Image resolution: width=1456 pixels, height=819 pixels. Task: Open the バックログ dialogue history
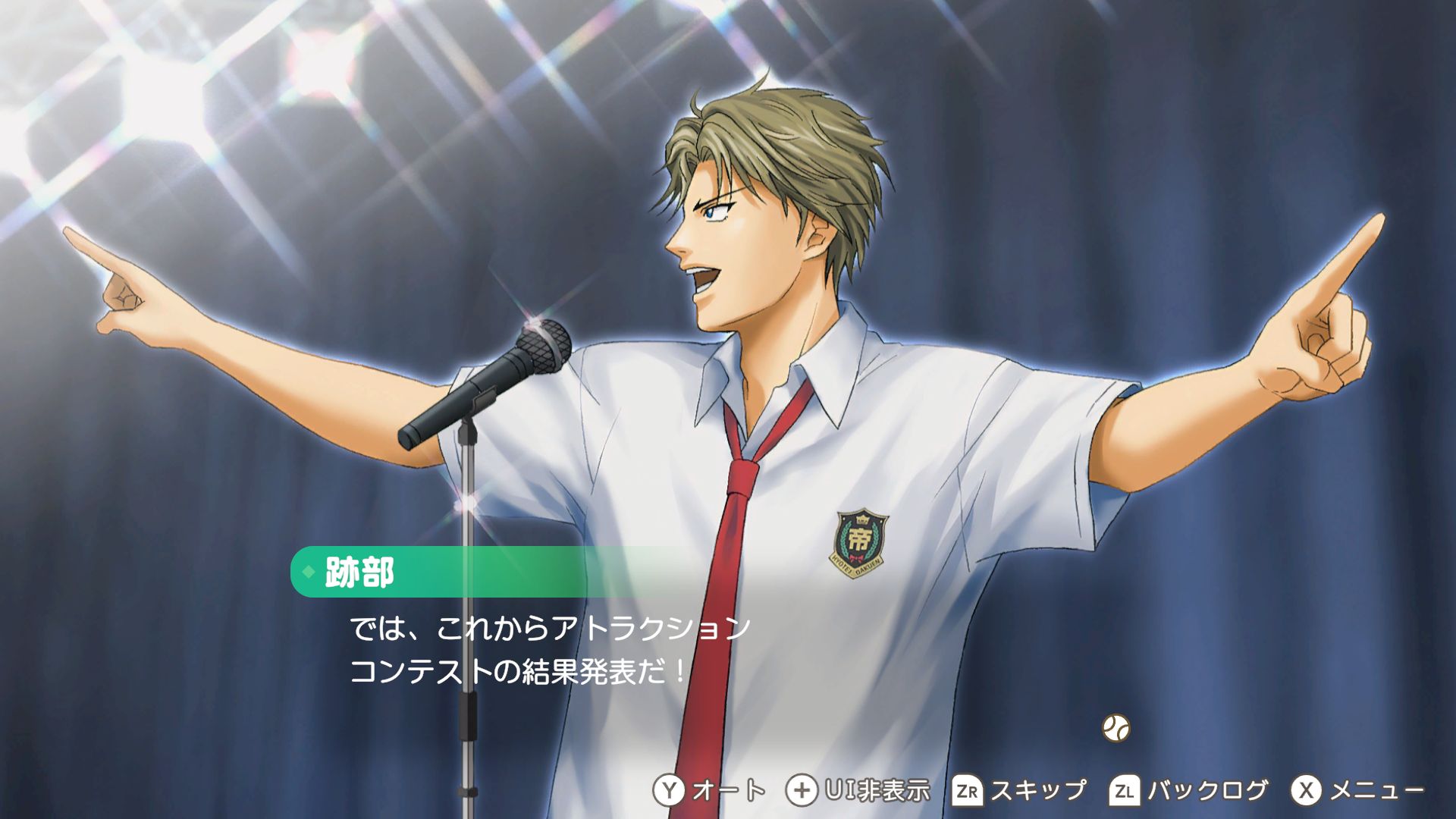[1188, 791]
